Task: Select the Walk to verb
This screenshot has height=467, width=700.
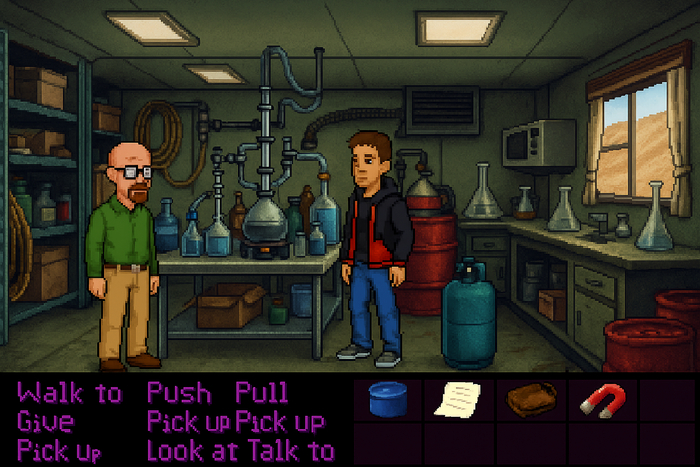Action: pyautogui.click(x=69, y=392)
